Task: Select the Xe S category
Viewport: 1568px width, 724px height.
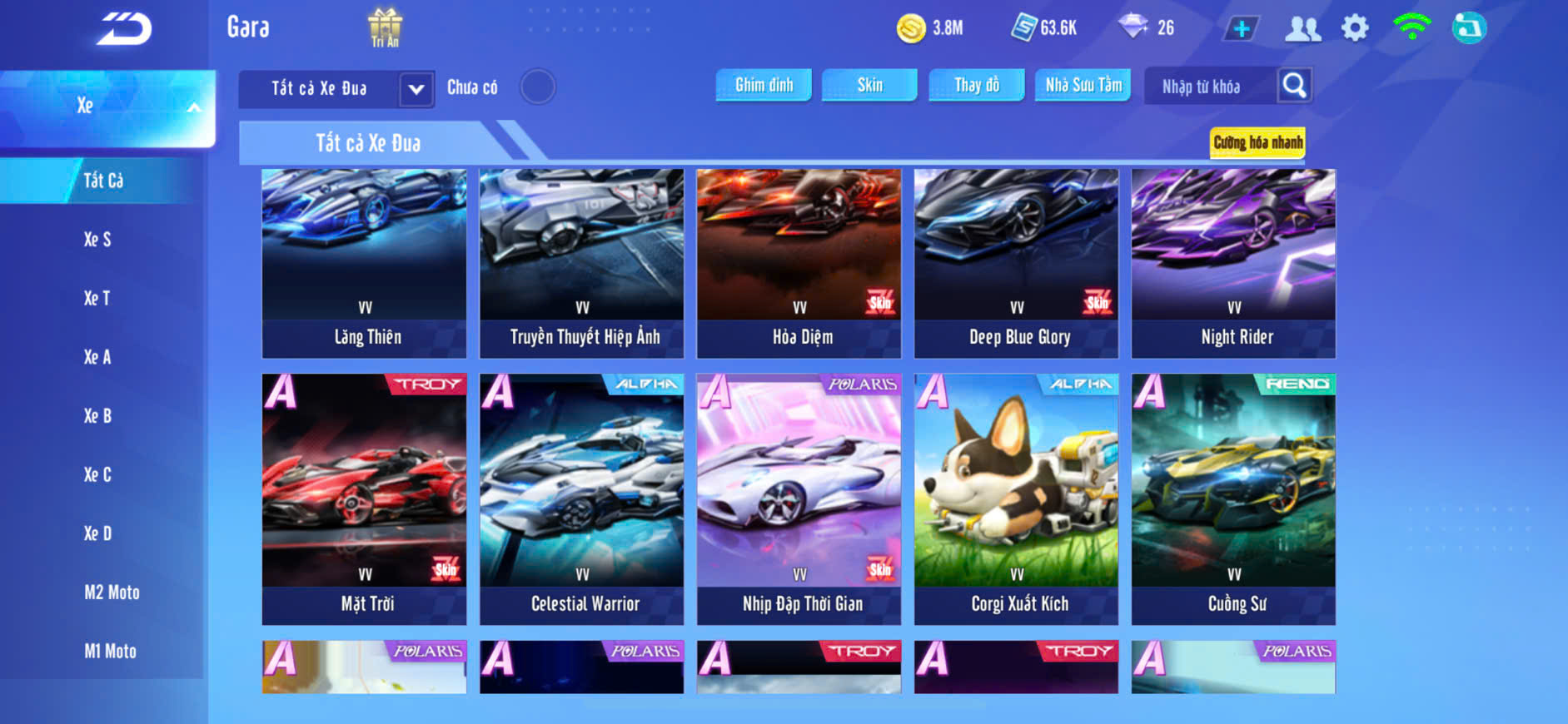Action: (x=97, y=240)
